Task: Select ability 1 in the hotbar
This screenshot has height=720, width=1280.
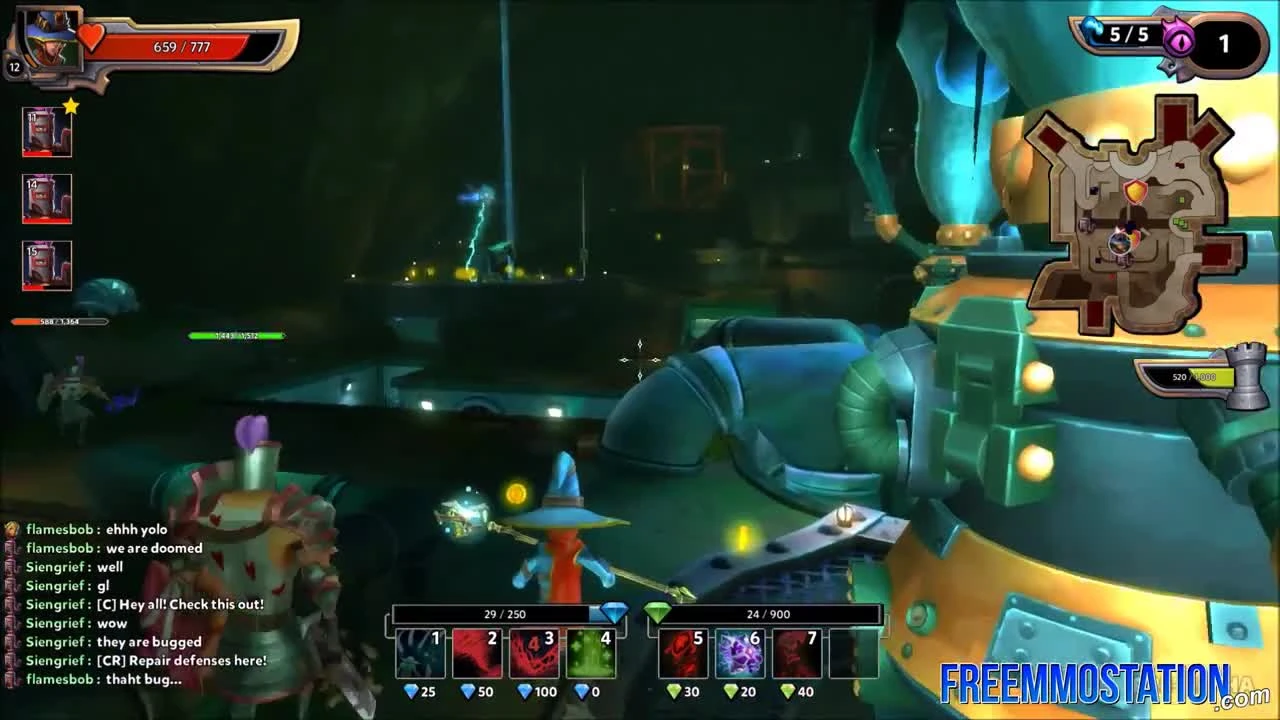Action: pyautogui.click(x=421, y=652)
